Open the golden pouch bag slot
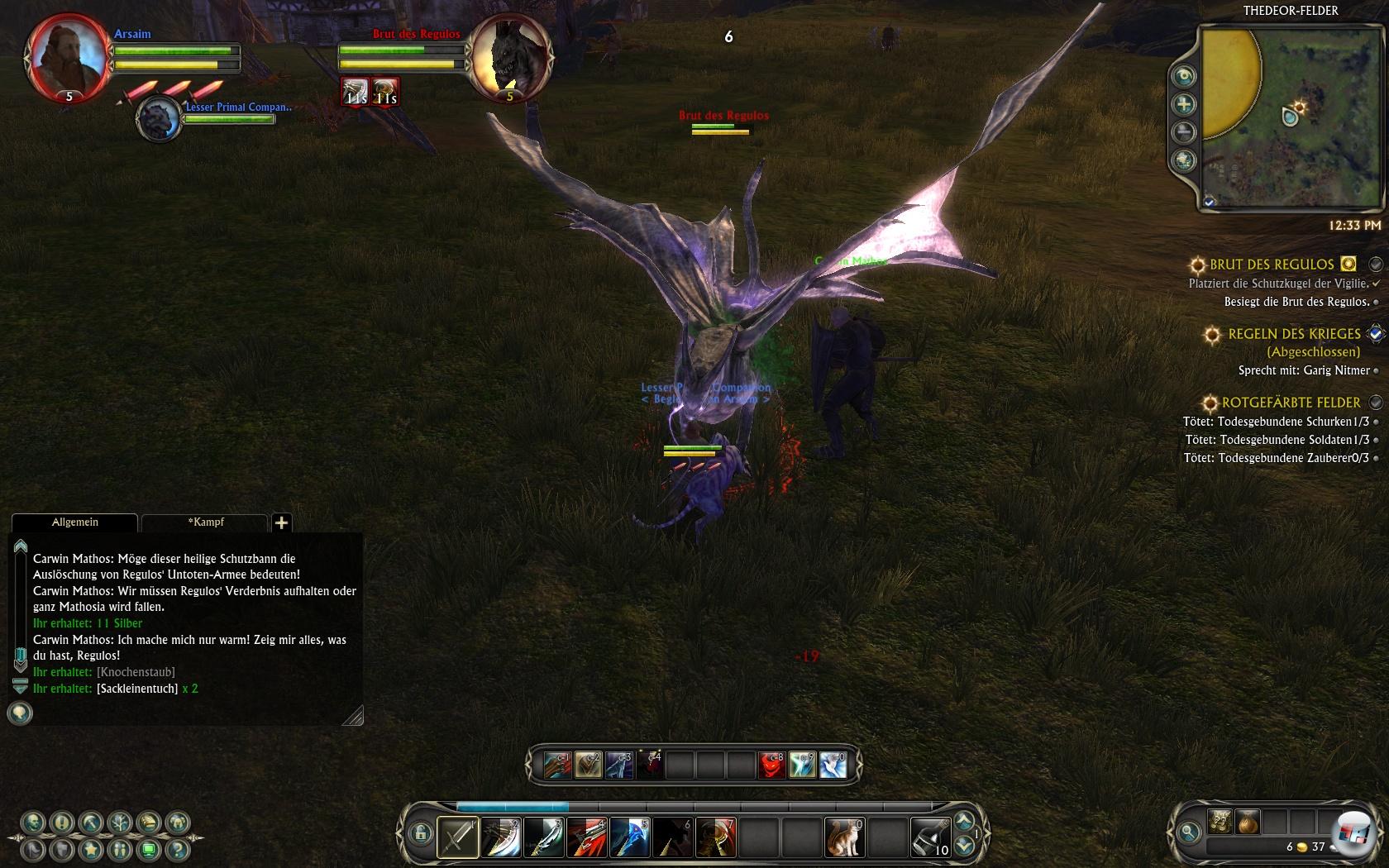Viewport: 1389px width, 868px height. tap(1248, 822)
